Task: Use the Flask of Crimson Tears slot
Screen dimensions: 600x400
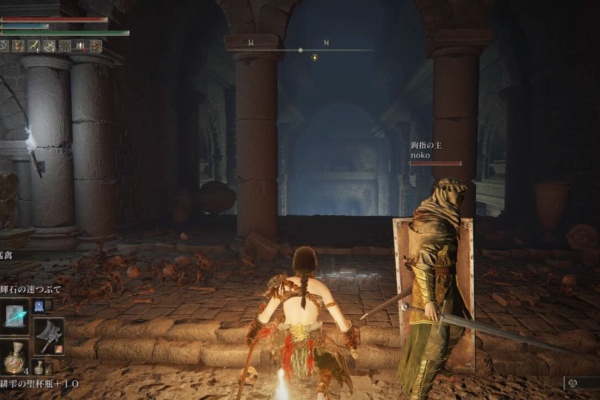Action: pyautogui.click(x=15, y=356)
